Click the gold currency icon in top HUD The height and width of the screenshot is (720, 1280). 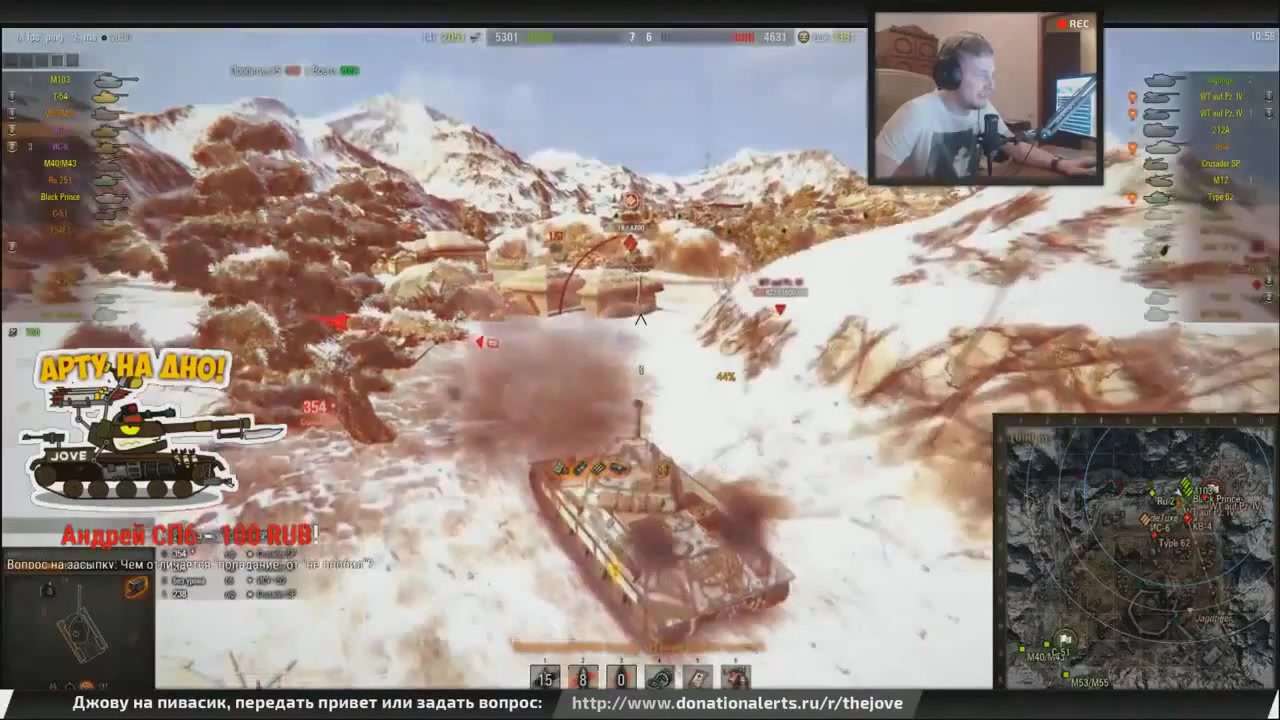[x=803, y=37]
